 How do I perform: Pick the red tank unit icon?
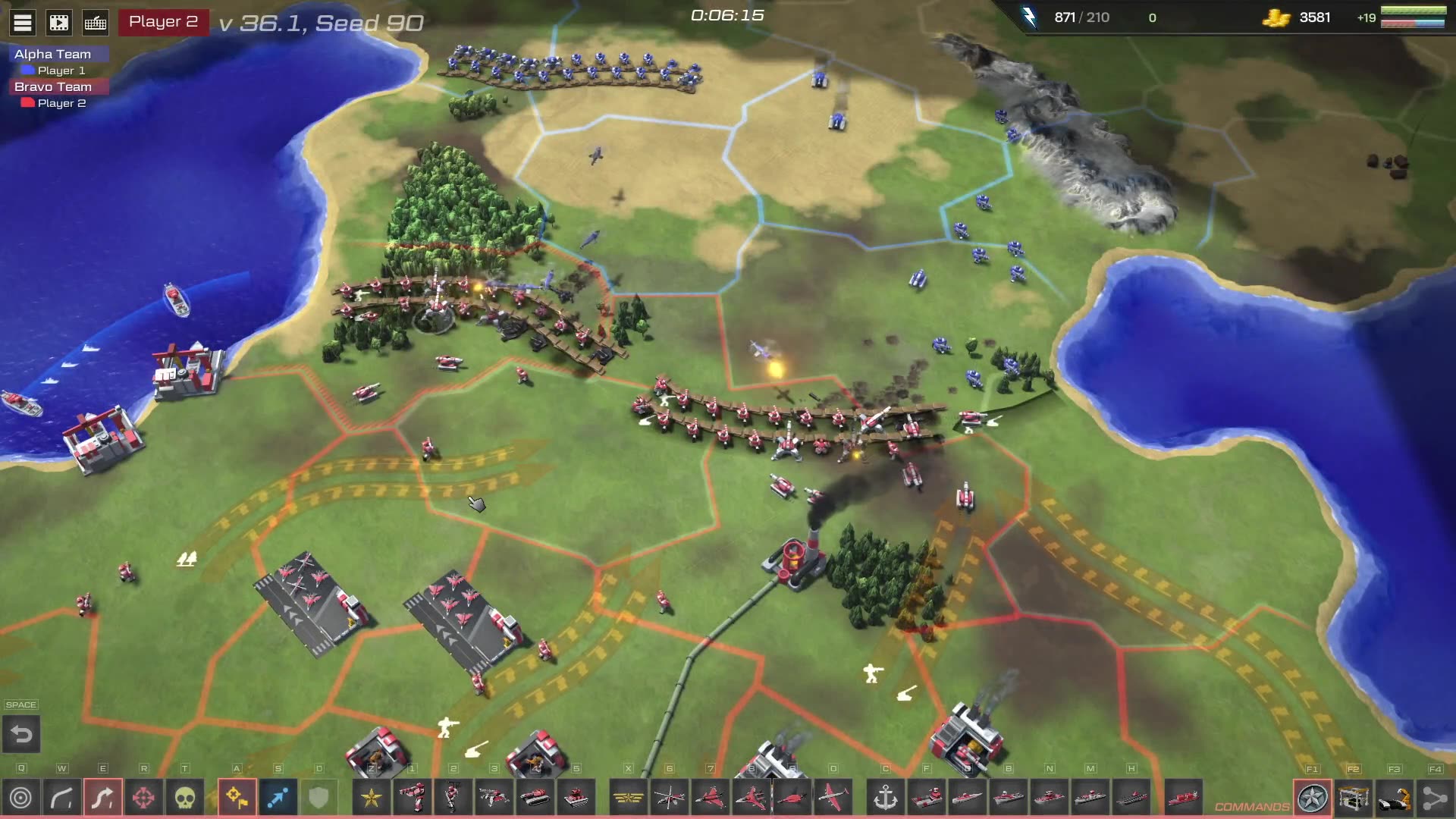(x=535, y=798)
